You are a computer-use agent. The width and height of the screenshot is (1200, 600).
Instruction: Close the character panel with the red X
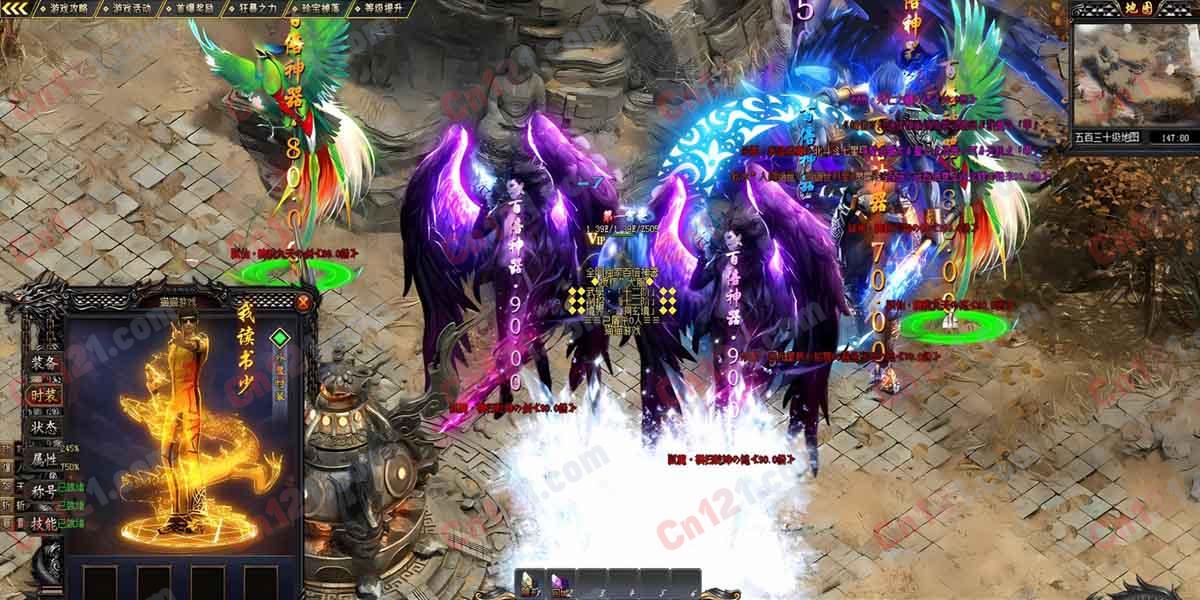[x=303, y=301]
